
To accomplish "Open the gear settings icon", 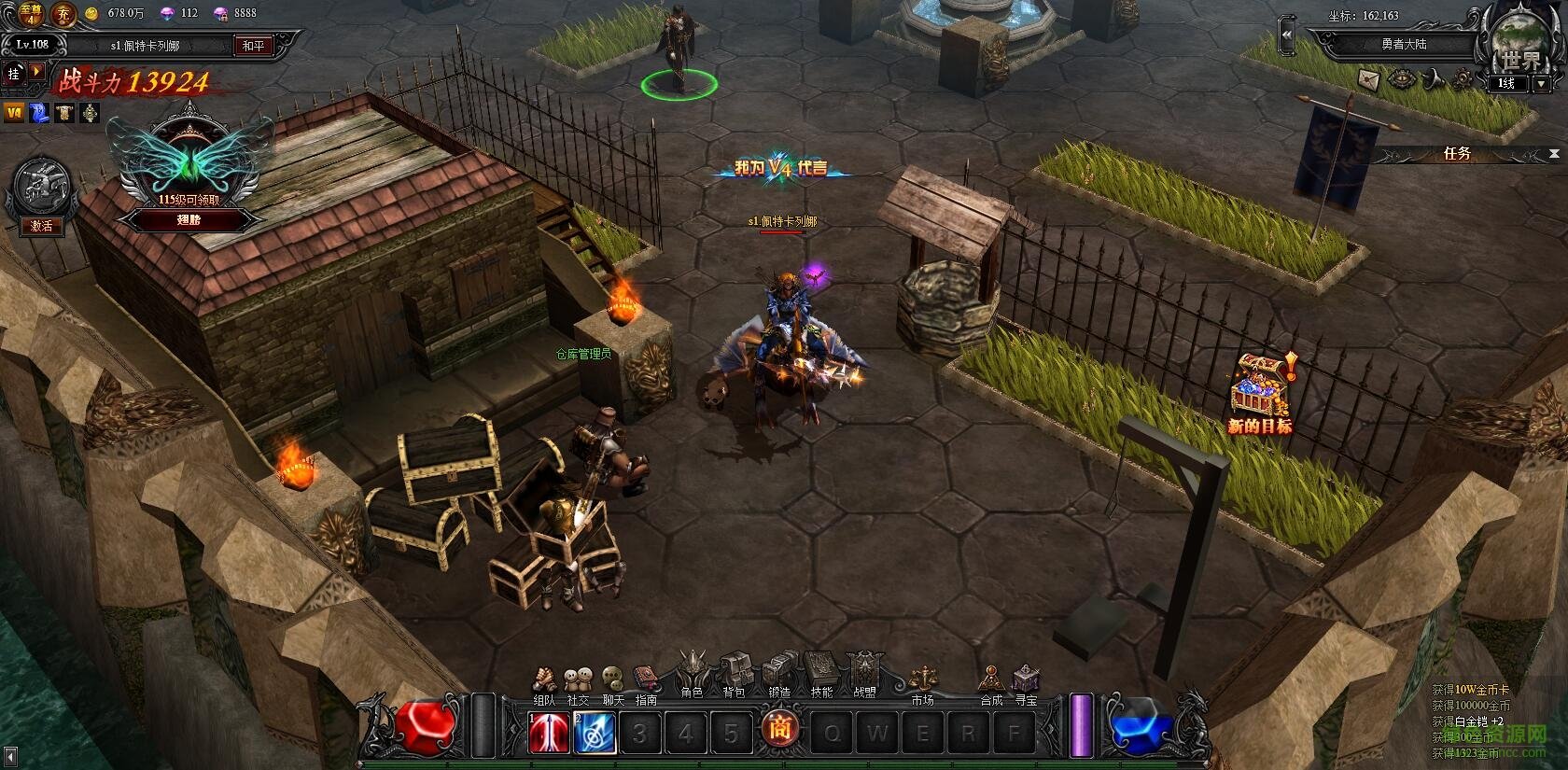I will coord(1463,79).
